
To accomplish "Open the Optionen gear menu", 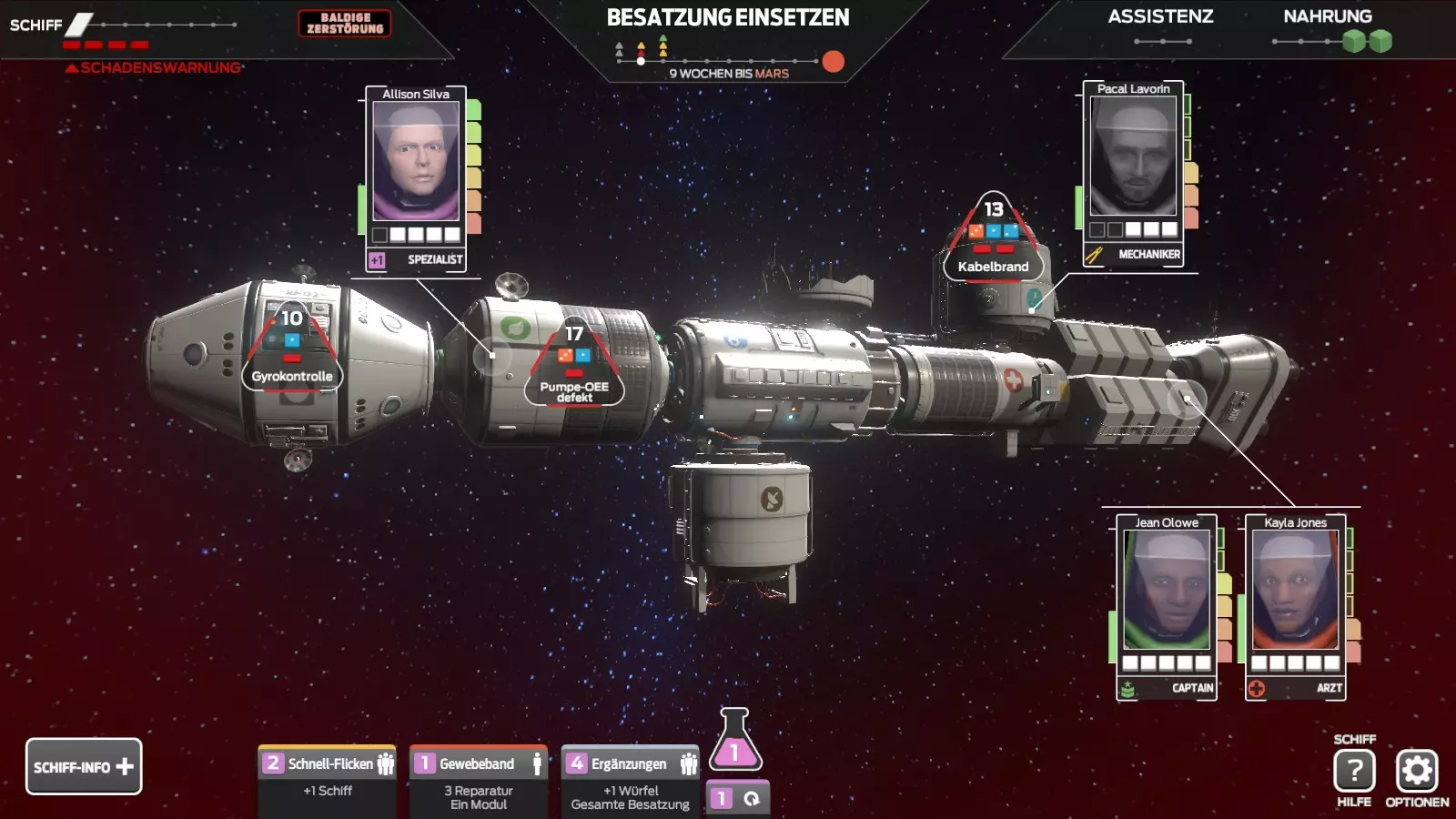I will pos(1417,771).
